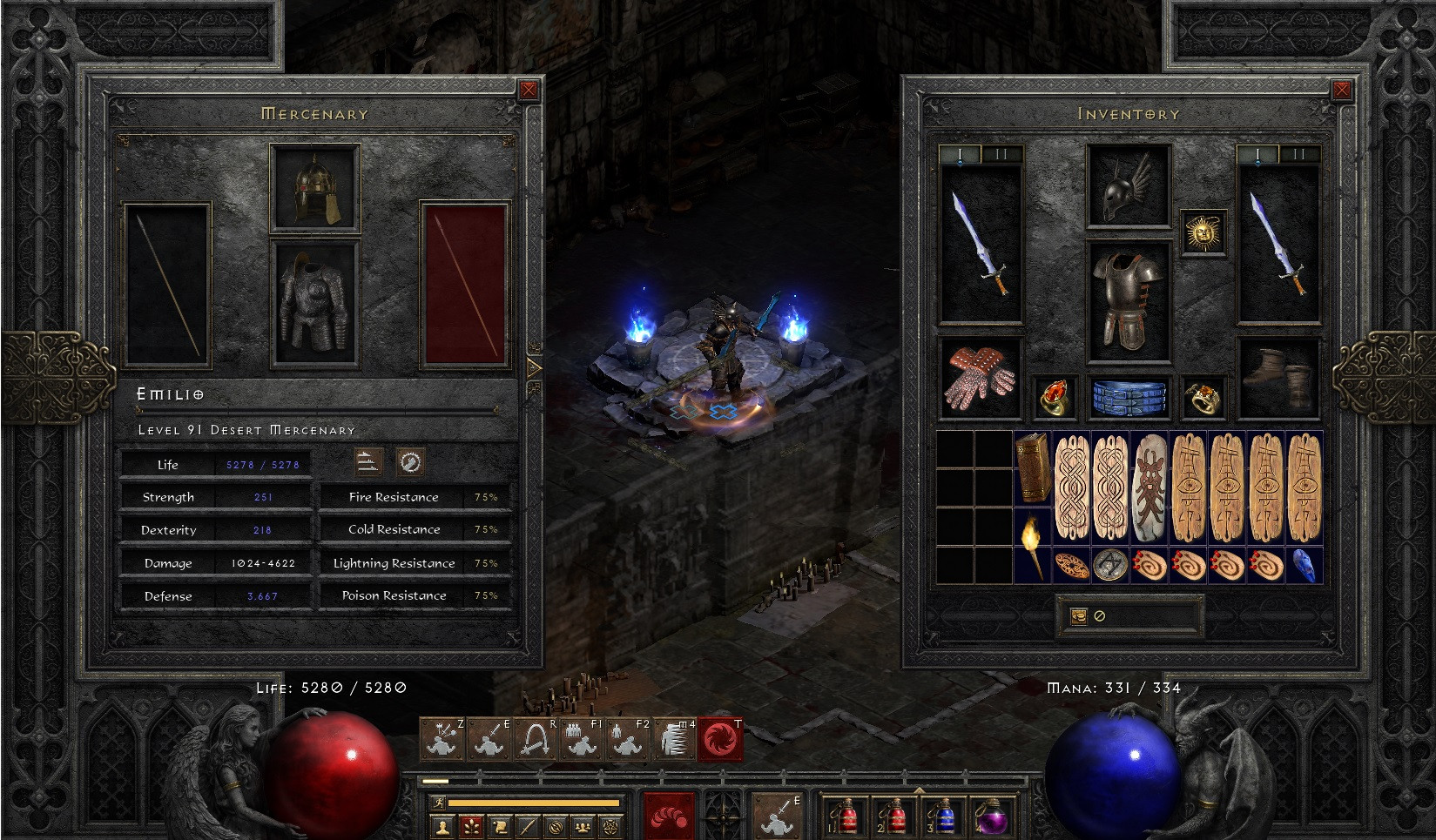
Task: Close the Mercenary panel
Action: 529,90
